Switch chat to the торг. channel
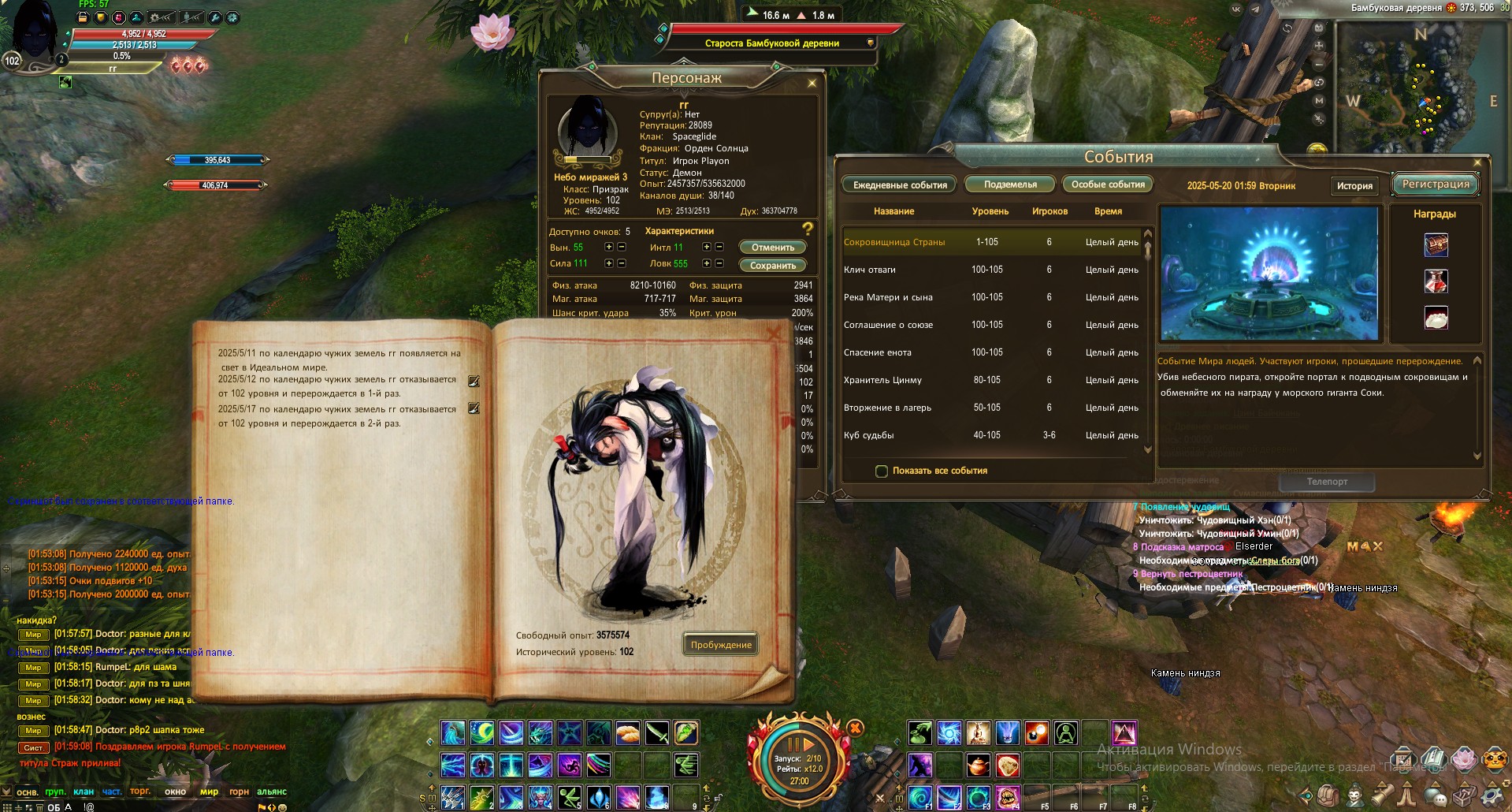Screen dimensions: 1512x812 click(x=140, y=792)
